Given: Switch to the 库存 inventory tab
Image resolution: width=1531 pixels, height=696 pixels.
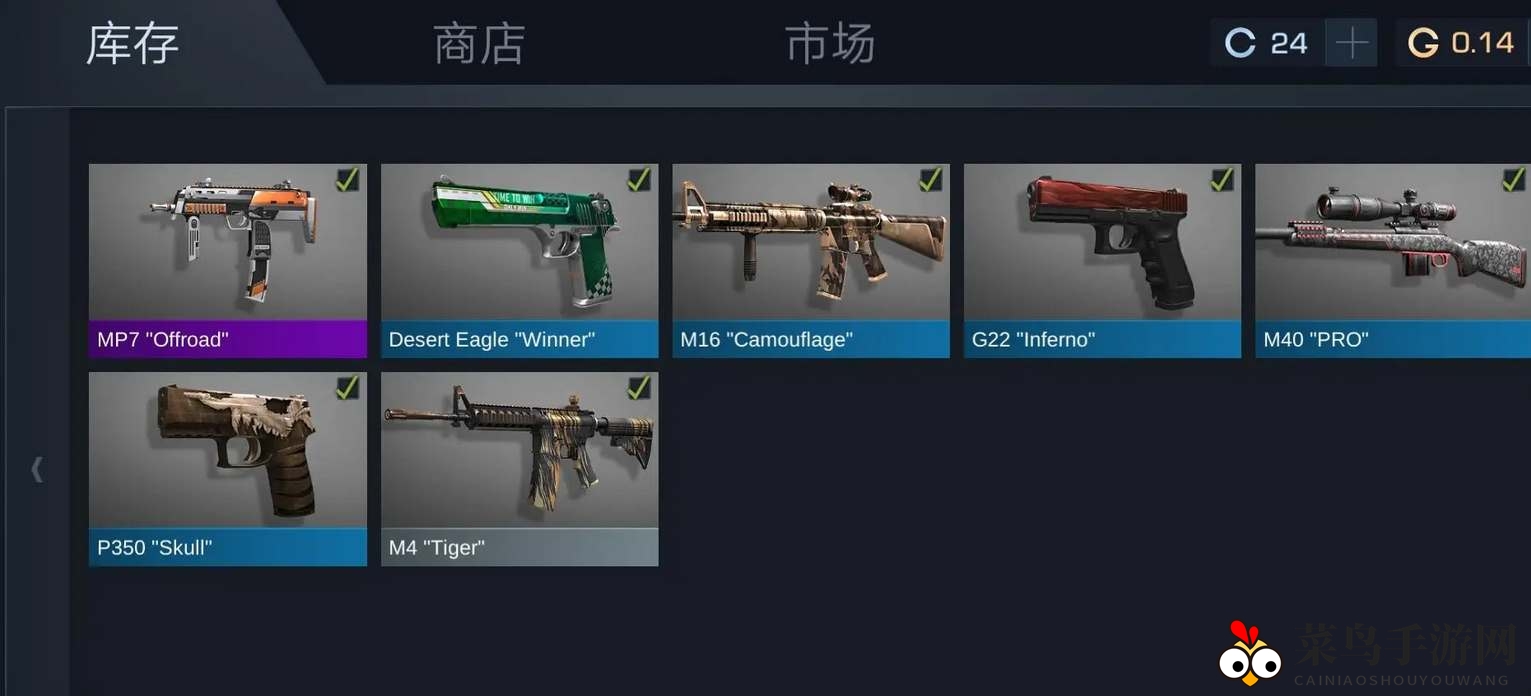Looking at the screenshot, I should [x=133, y=44].
